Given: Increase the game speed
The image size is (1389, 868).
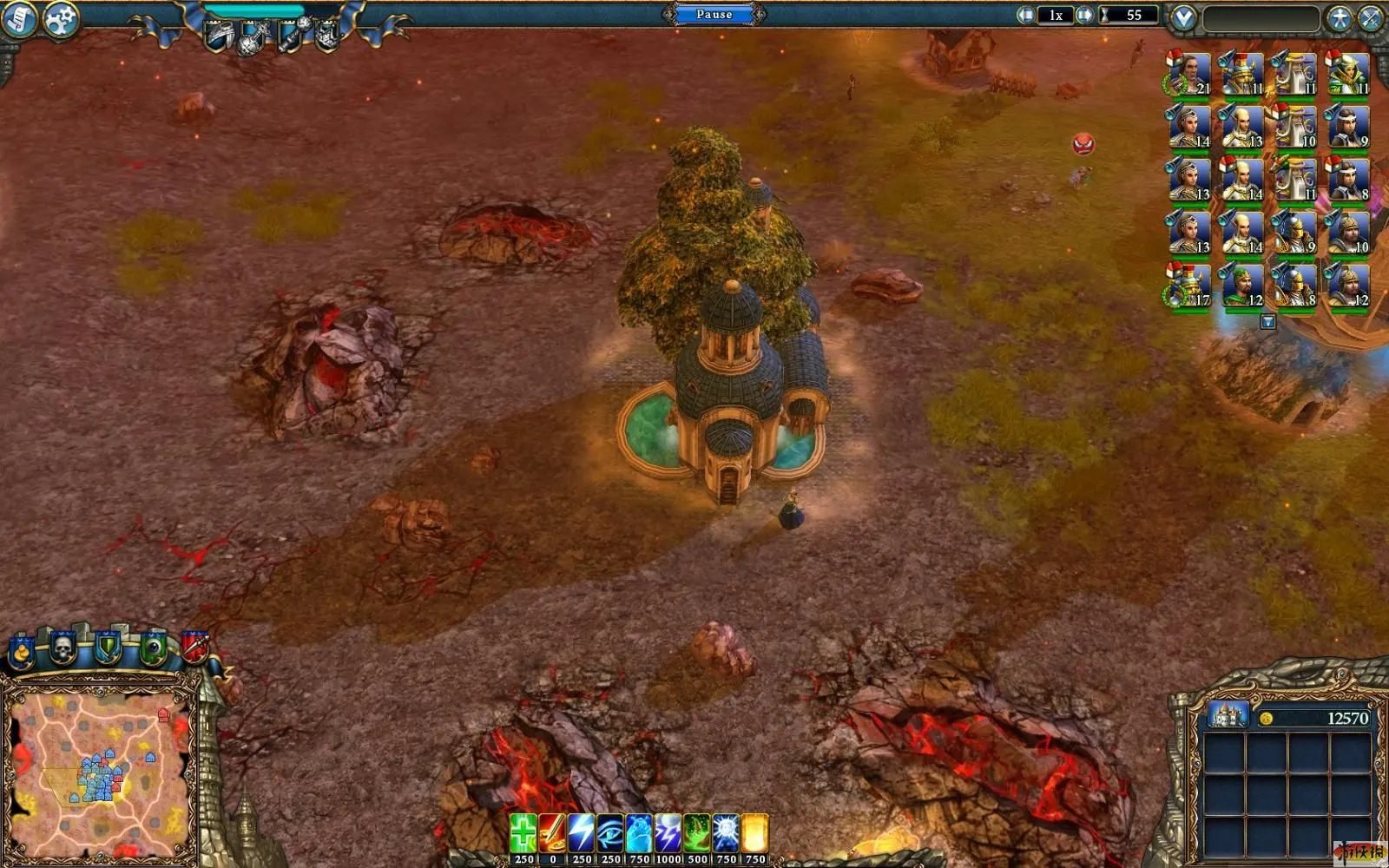Looking at the screenshot, I should point(1084,15).
